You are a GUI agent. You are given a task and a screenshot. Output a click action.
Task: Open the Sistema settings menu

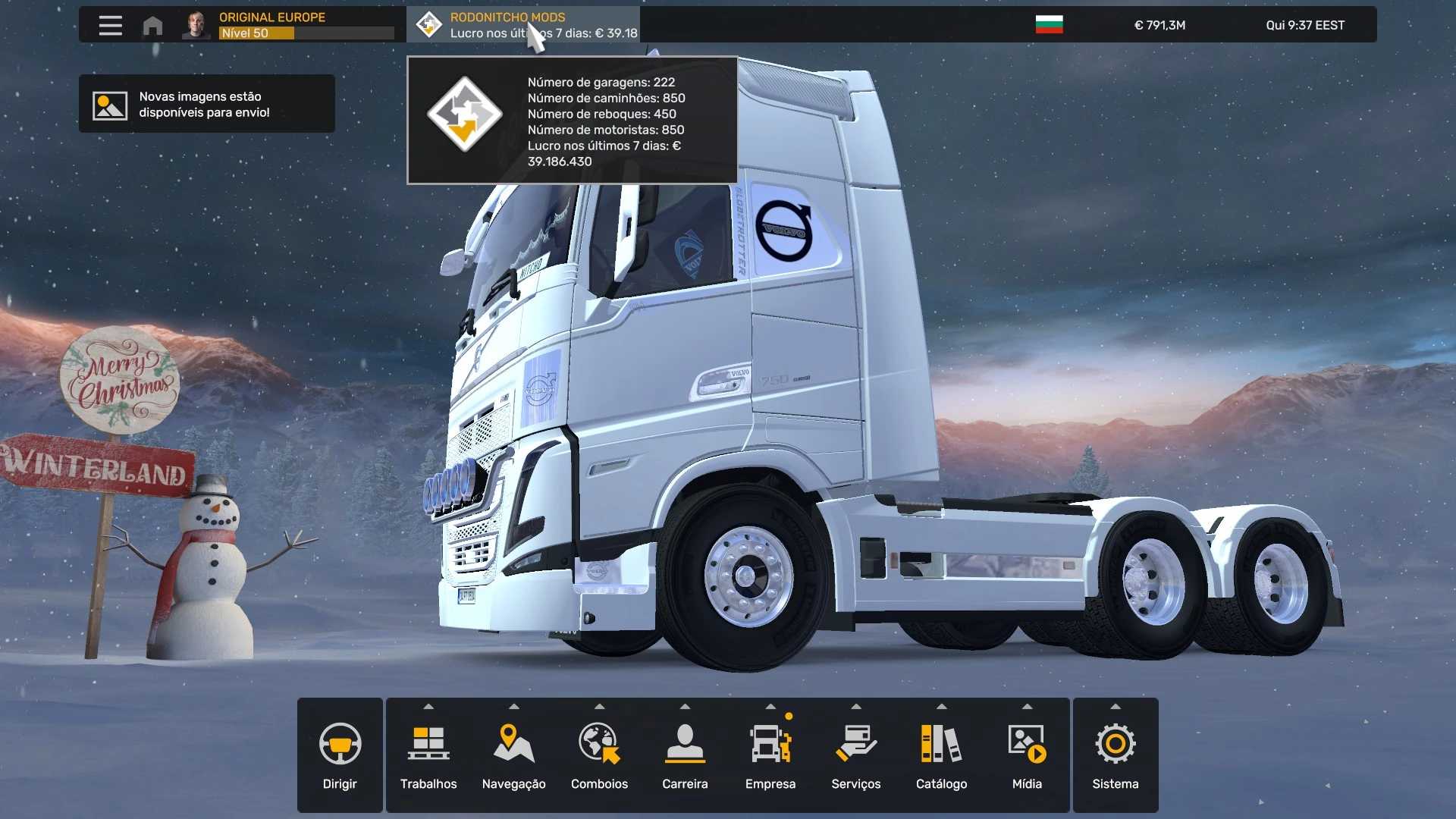click(x=1115, y=755)
